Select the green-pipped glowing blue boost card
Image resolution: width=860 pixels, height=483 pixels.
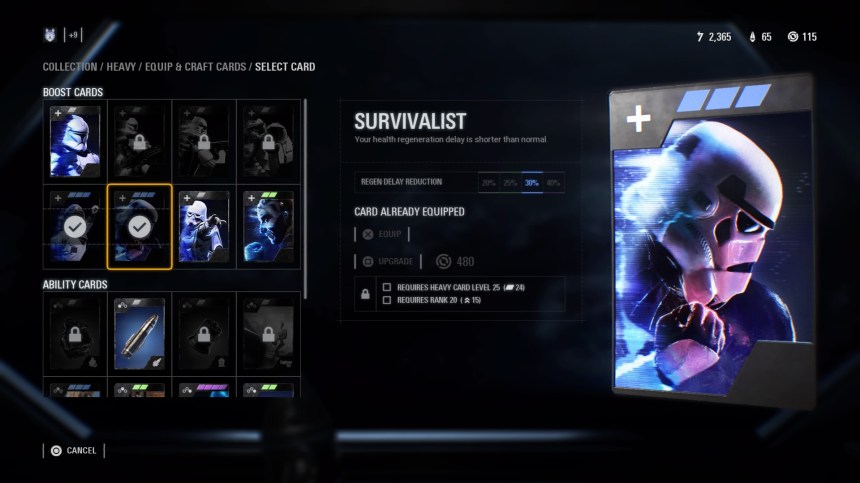click(x=268, y=226)
